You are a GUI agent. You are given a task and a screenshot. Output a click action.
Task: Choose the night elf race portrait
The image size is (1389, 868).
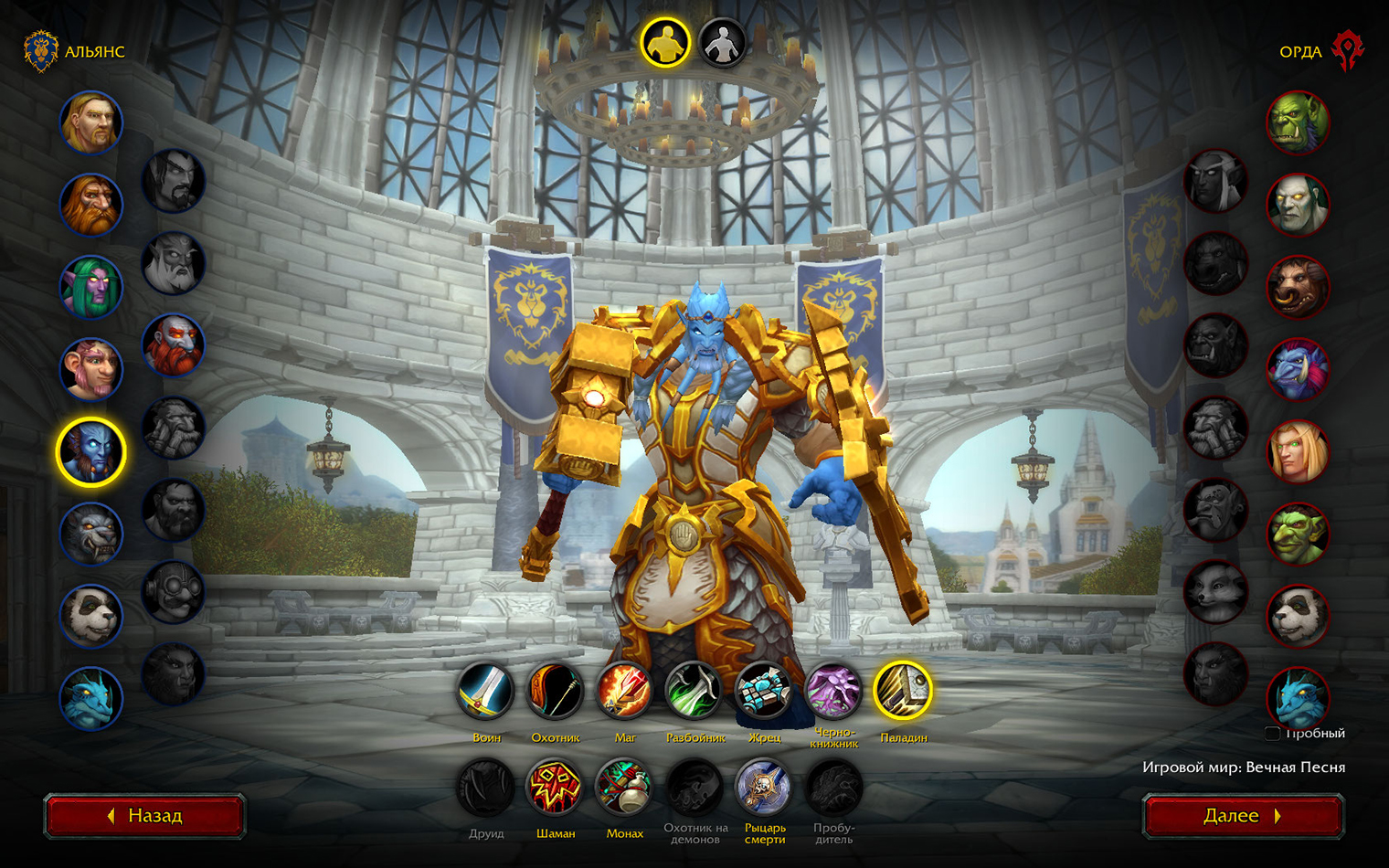91,288
